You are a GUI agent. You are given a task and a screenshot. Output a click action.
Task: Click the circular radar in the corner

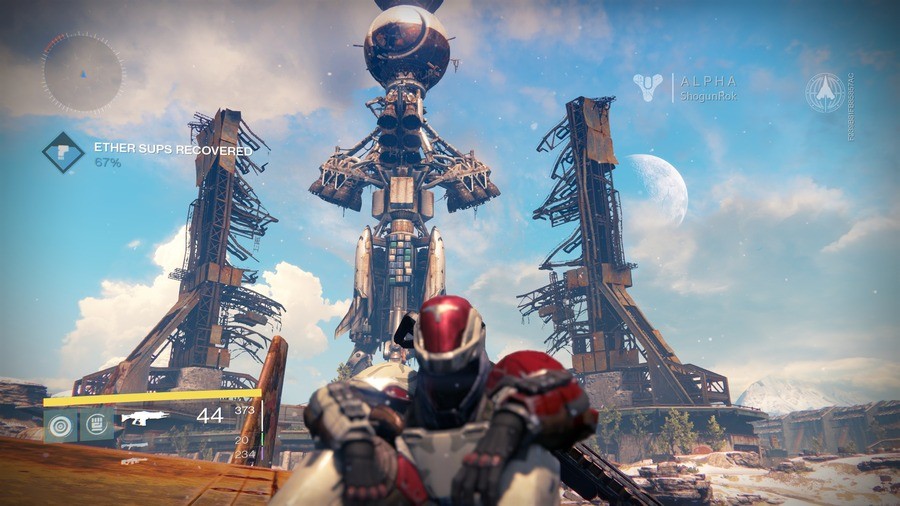[82, 72]
